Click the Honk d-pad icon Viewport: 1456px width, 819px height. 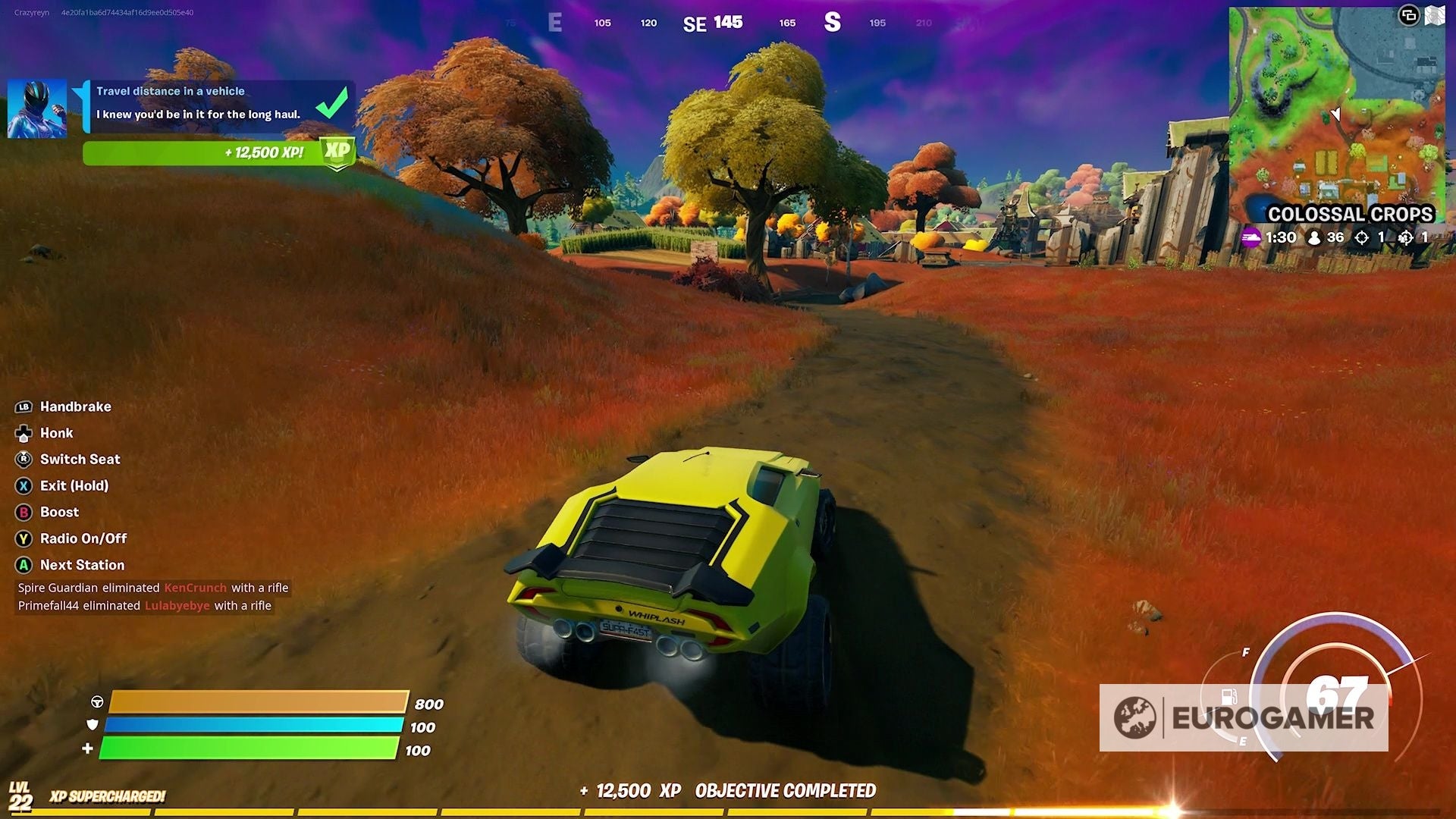(x=23, y=433)
